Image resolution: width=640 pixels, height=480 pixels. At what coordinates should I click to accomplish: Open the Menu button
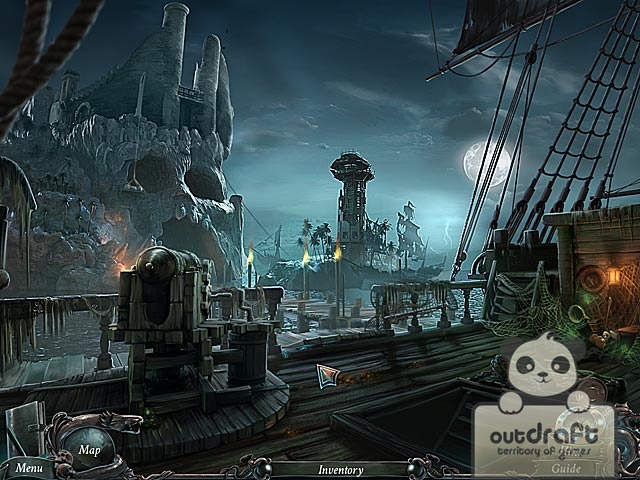(28, 467)
